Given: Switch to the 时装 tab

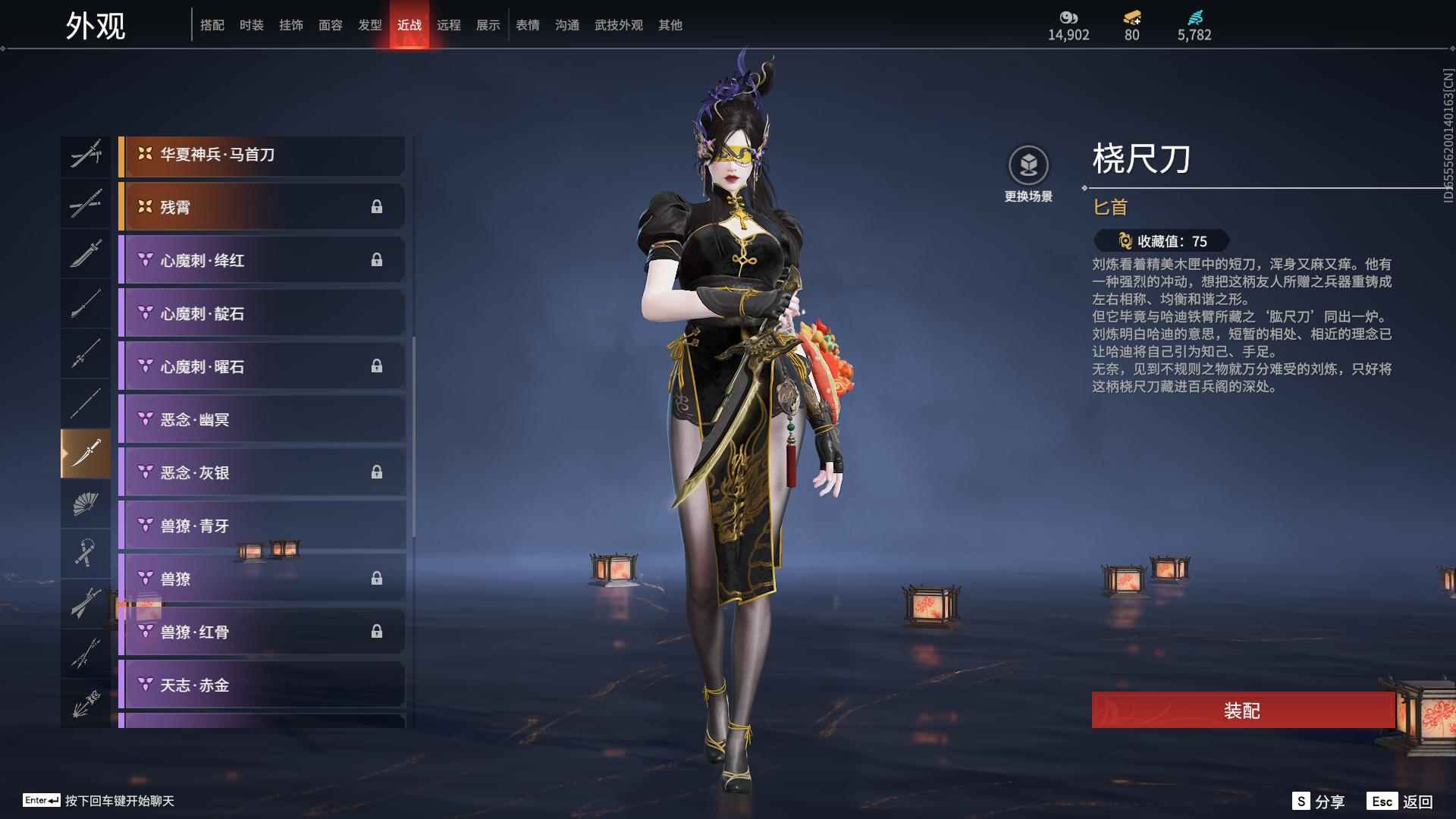Looking at the screenshot, I should pos(252,24).
